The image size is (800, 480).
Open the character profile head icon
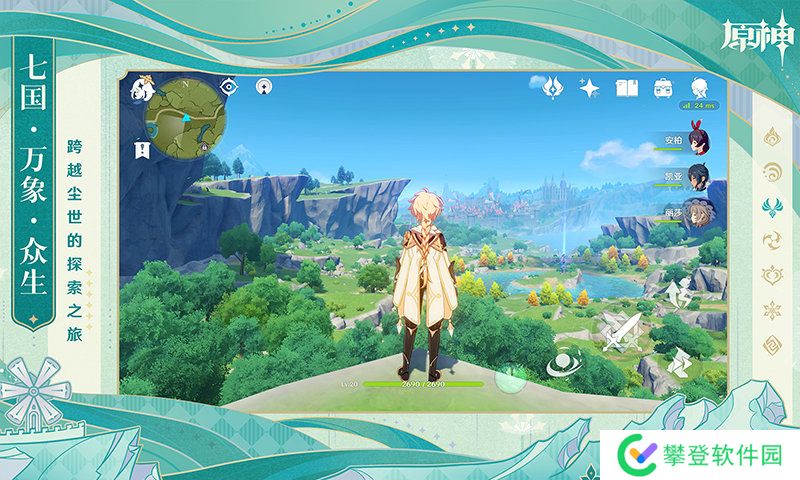700,86
